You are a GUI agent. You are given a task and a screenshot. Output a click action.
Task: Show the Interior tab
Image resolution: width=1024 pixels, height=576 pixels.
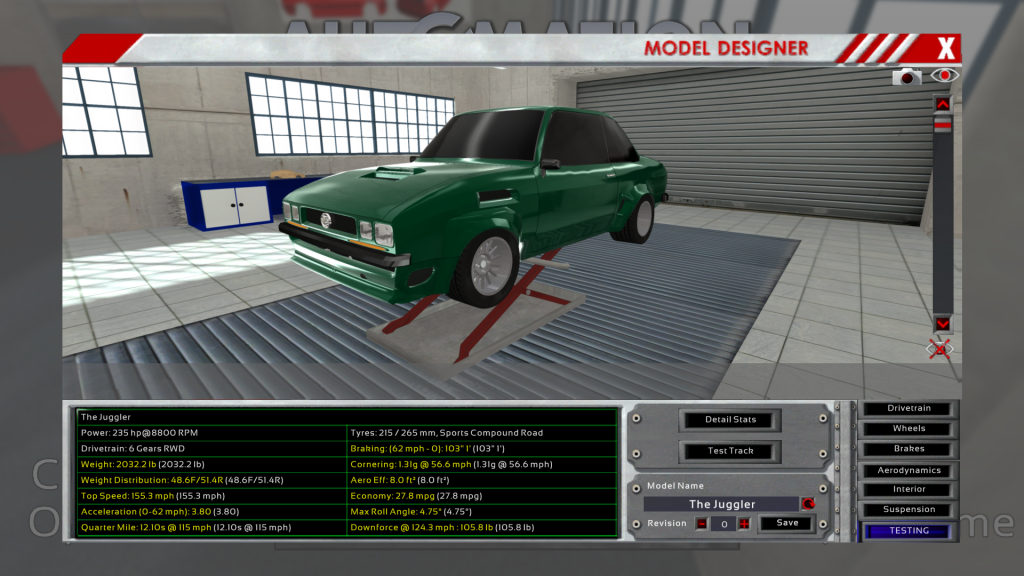[909, 490]
